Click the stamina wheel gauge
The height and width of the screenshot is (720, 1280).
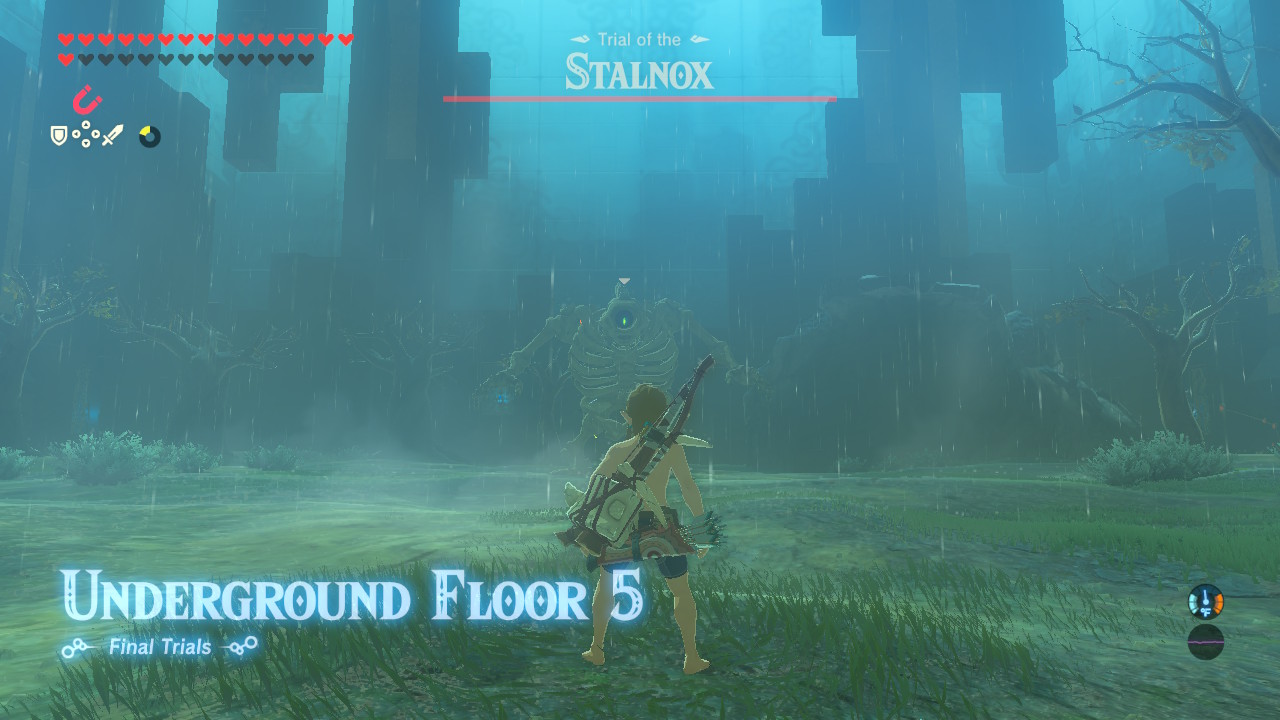click(149, 137)
